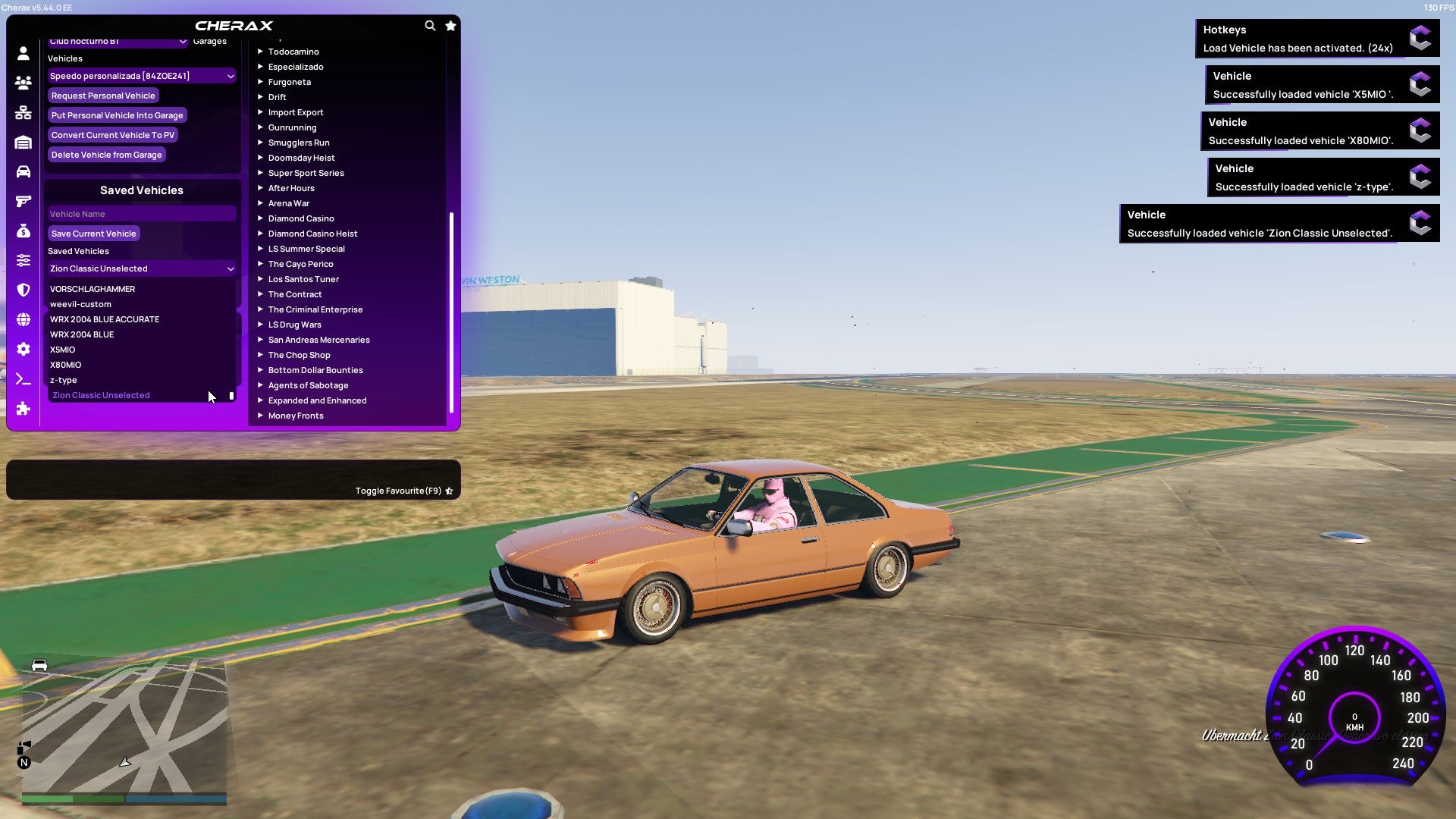Expand the Los Santos Tuner section
1456x819 pixels.
coord(303,279)
